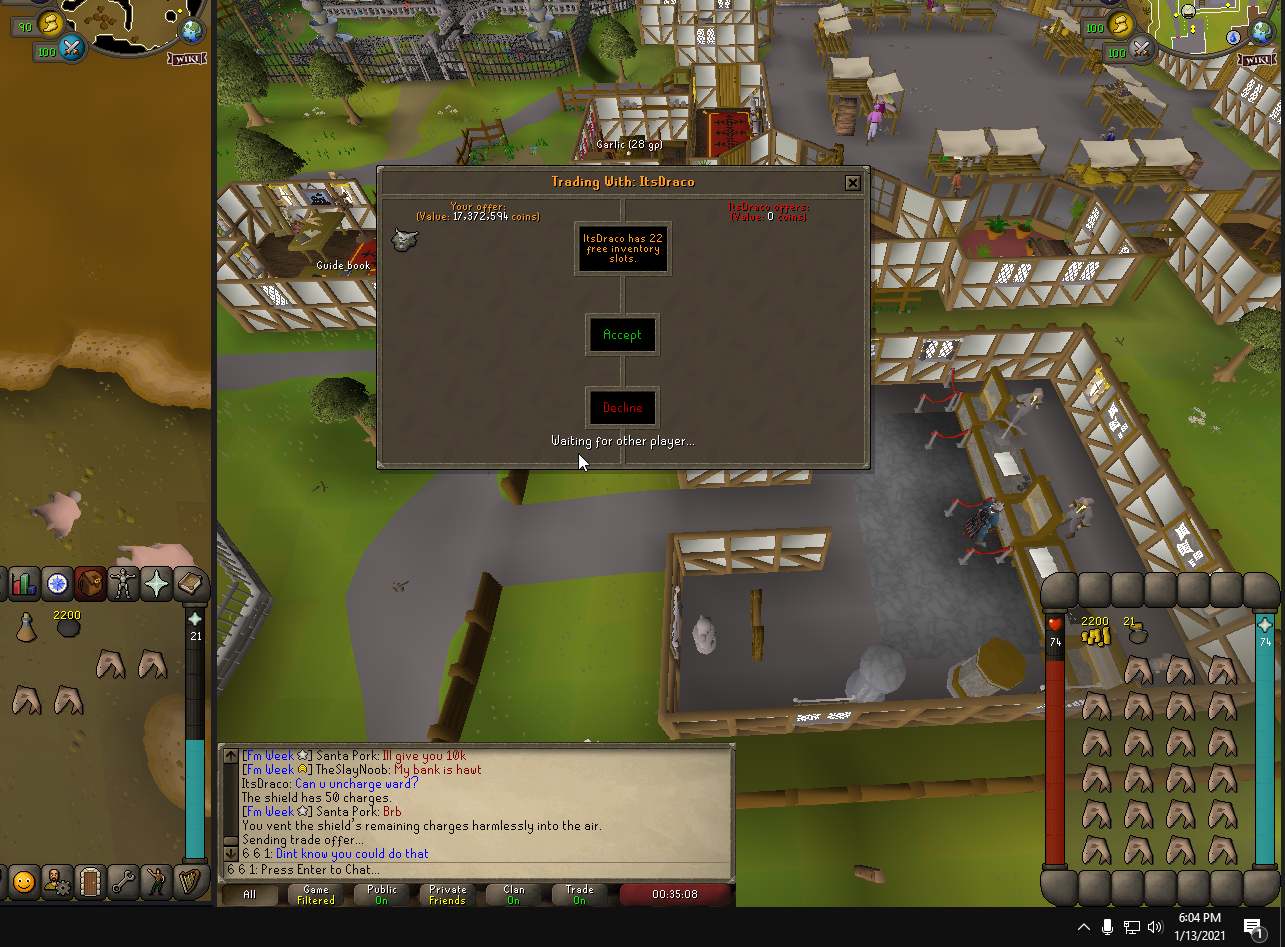Open the quest list compass tab

click(x=57, y=582)
